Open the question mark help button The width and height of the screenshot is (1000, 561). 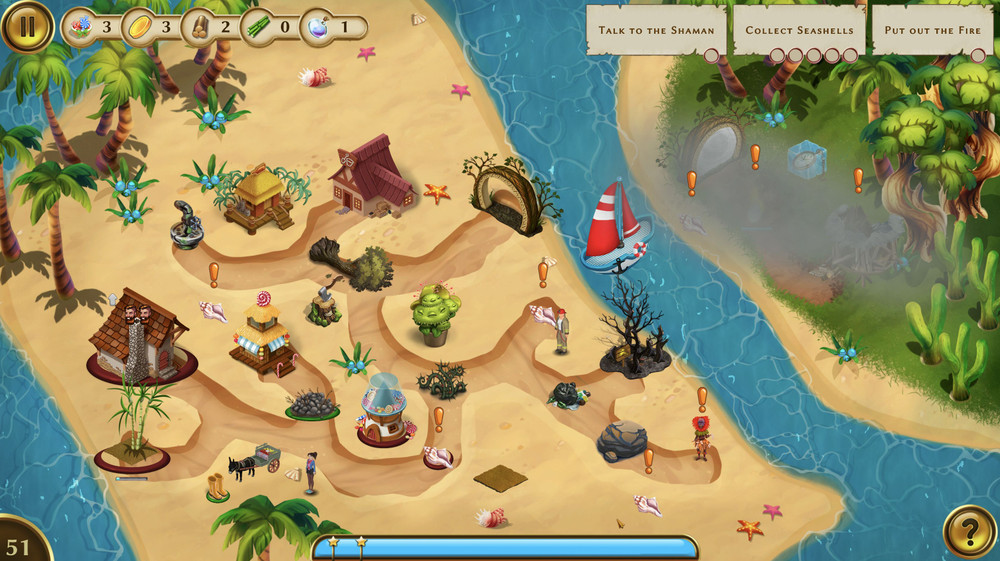[x=969, y=531]
